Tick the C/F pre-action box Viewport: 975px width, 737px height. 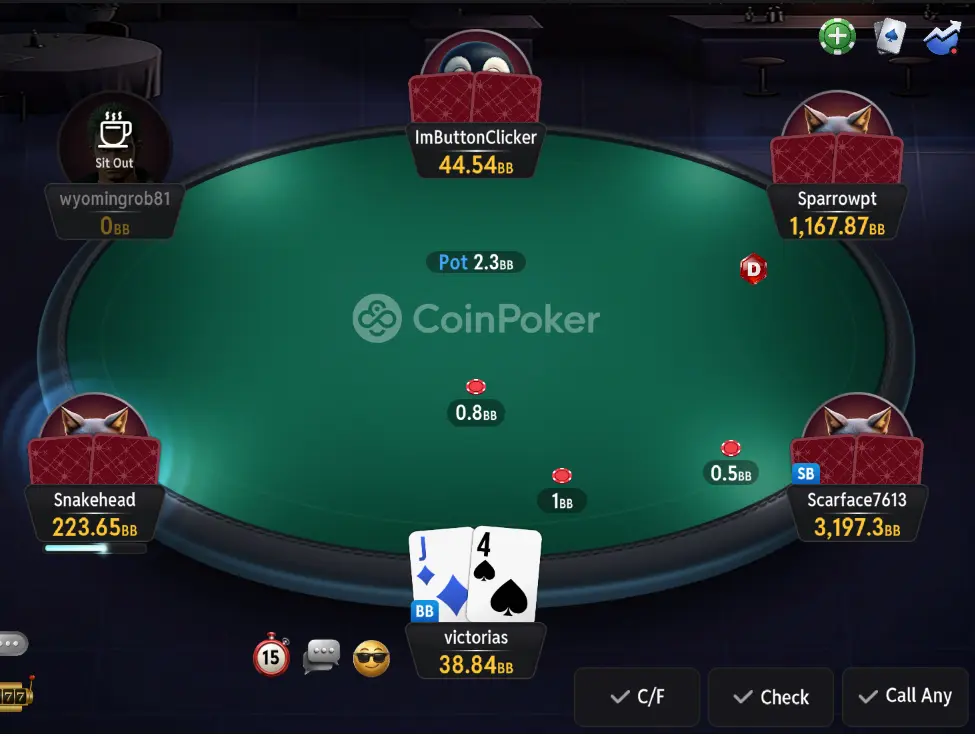click(637, 697)
